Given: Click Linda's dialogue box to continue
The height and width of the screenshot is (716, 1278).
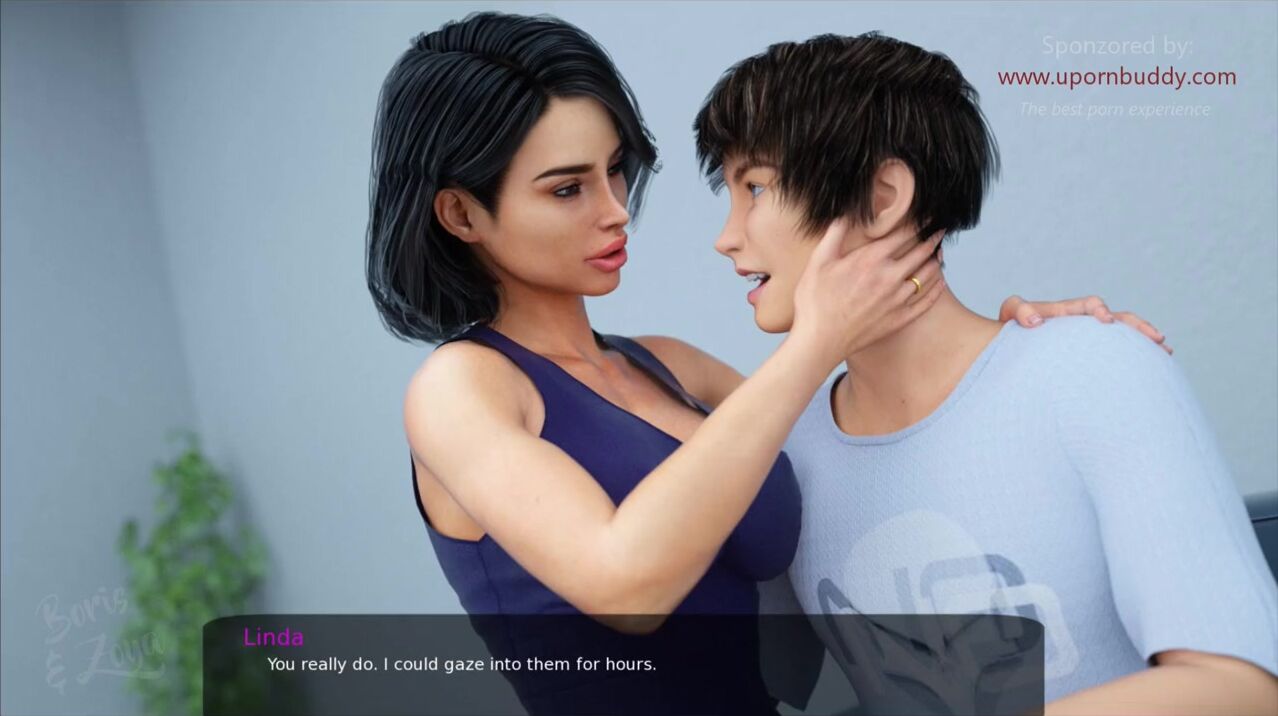Looking at the screenshot, I should click(622, 664).
